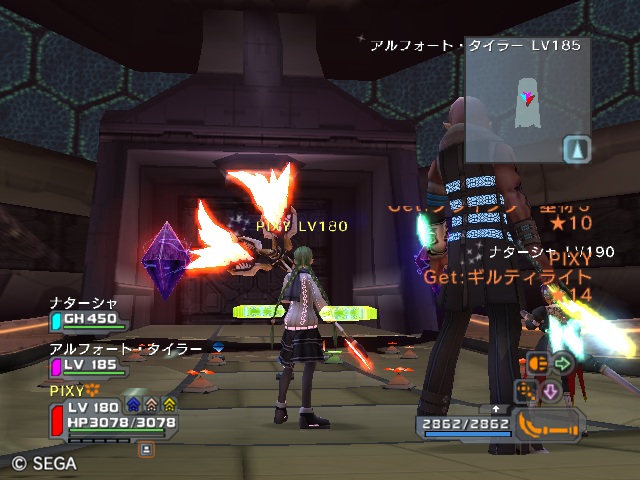This screenshot has width=640, height=480.
Task: Activate the green right-arrow palette icon
Action: click(562, 363)
